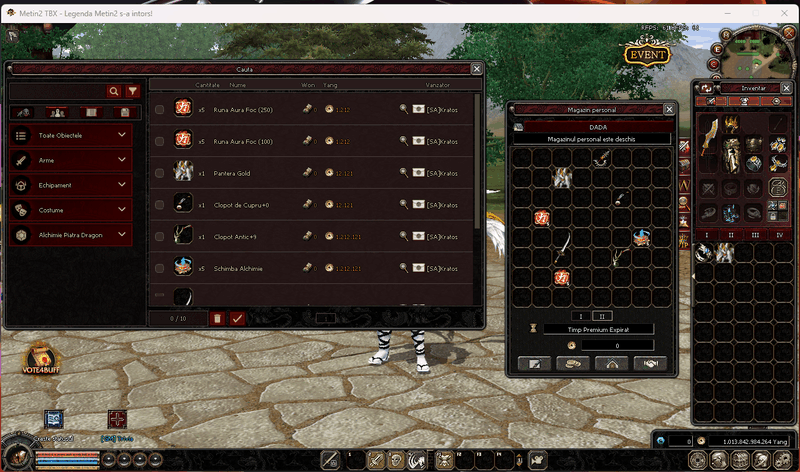Close the Magazin personal window
800x472 pixels.
tap(669, 109)
